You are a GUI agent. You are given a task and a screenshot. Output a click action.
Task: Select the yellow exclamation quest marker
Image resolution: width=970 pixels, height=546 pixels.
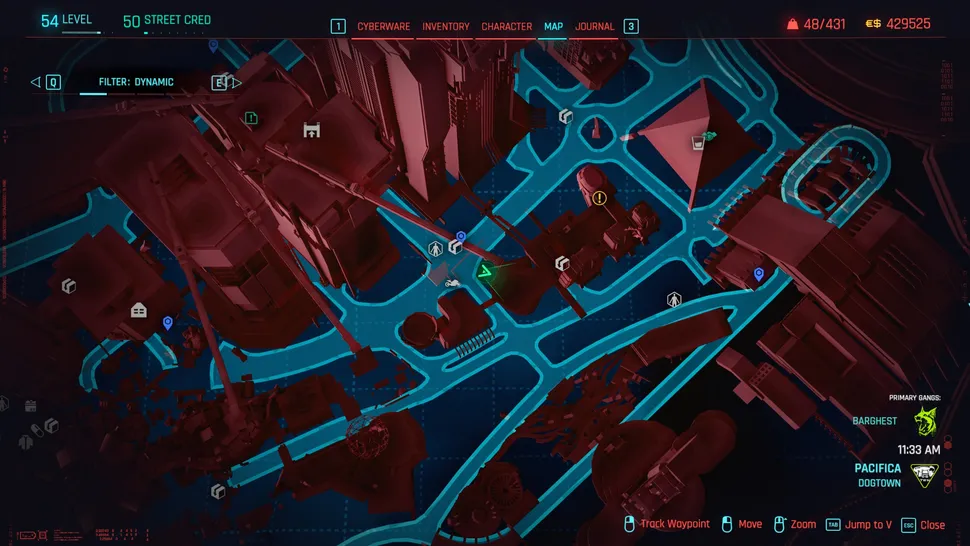[x=600, y=198]
